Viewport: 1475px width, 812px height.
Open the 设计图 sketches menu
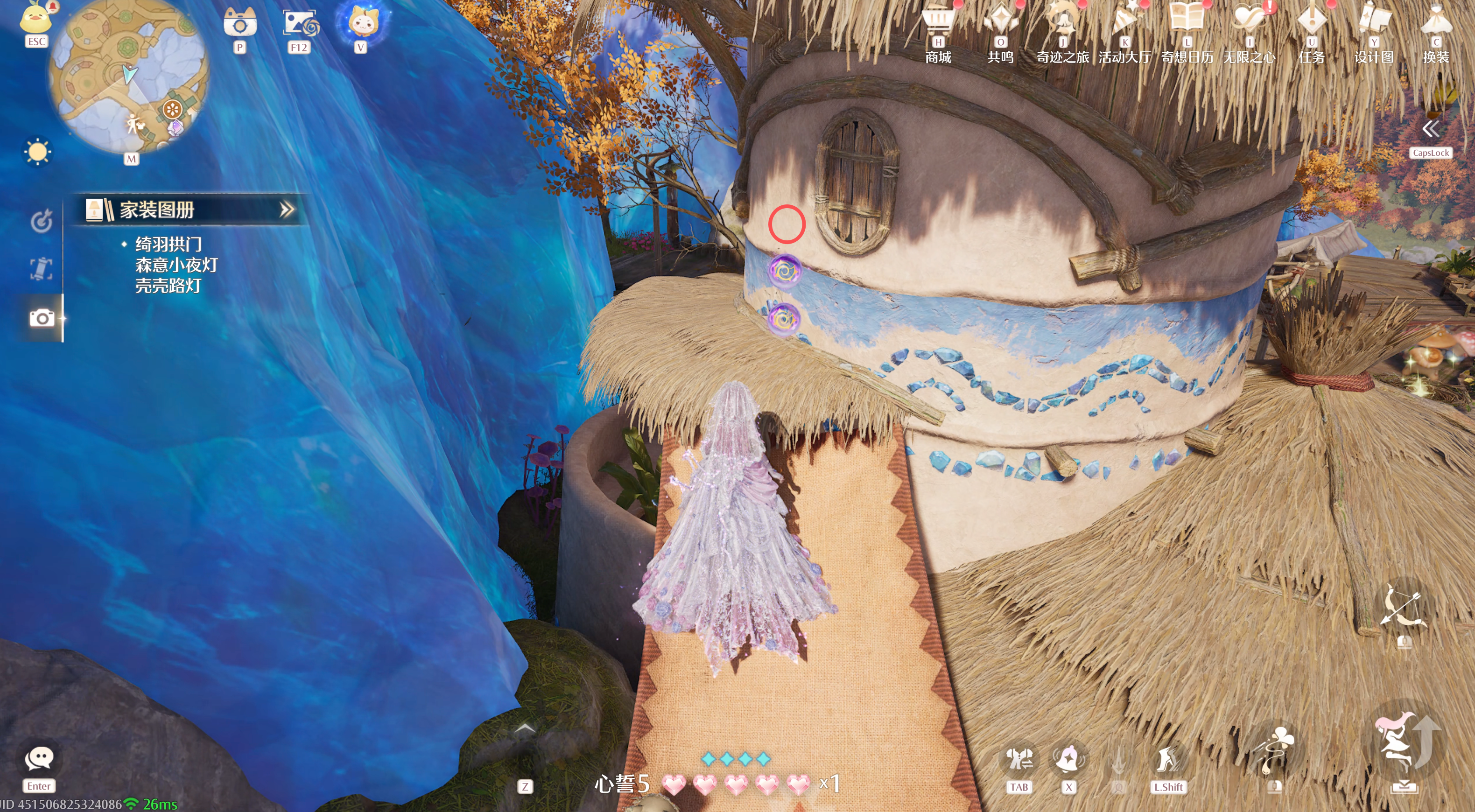(x=1374, y=22)
